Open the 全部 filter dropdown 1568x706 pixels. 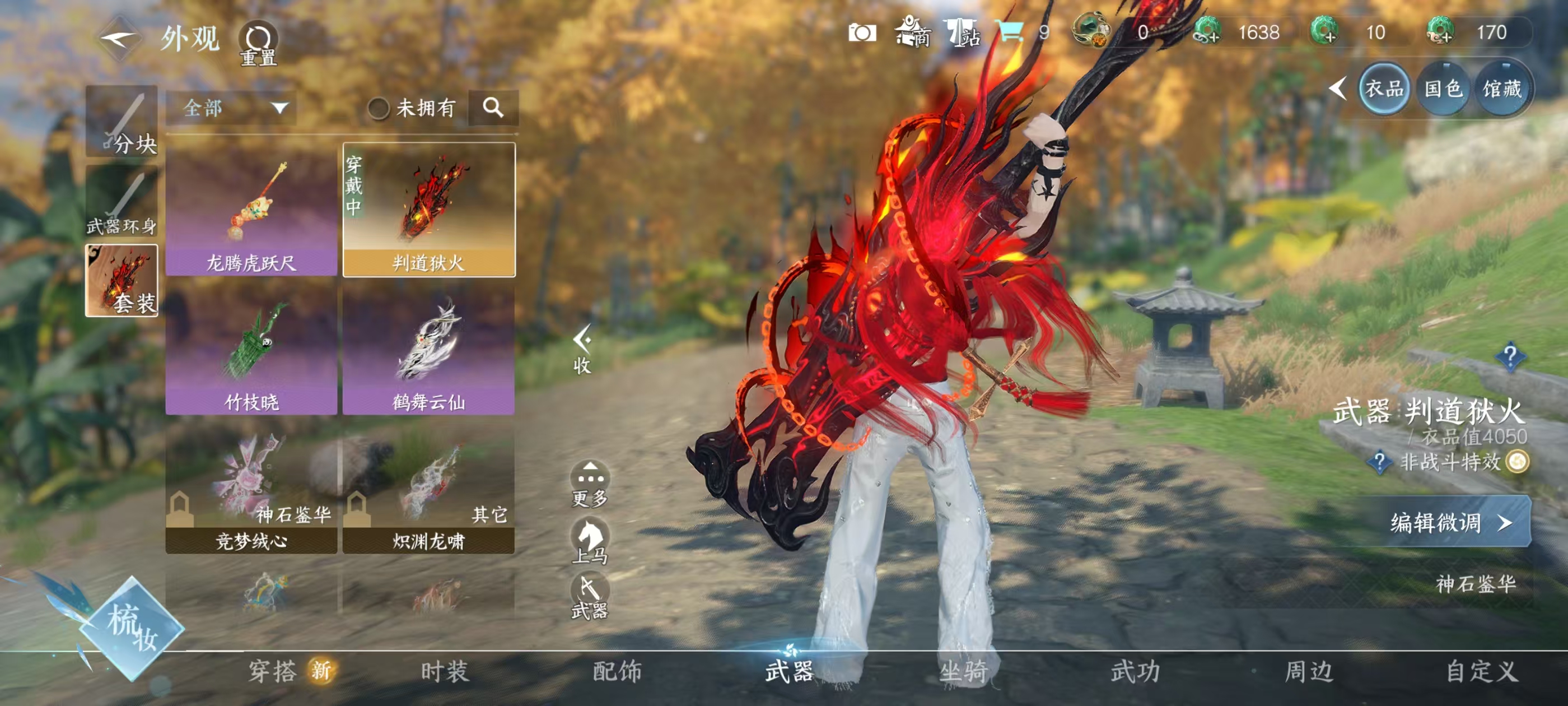231,109
